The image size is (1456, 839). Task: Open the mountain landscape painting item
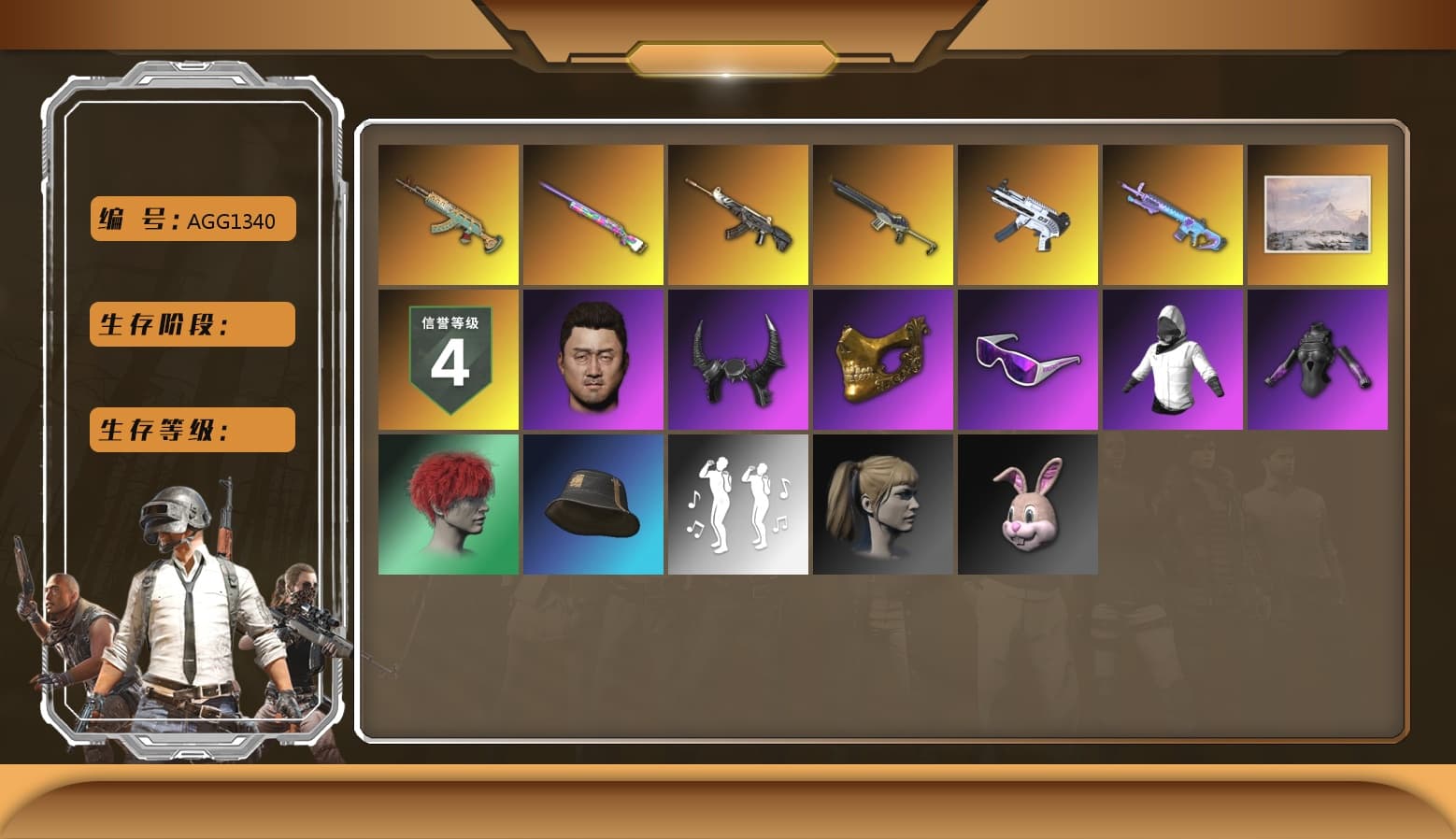tap(1318, 214)
